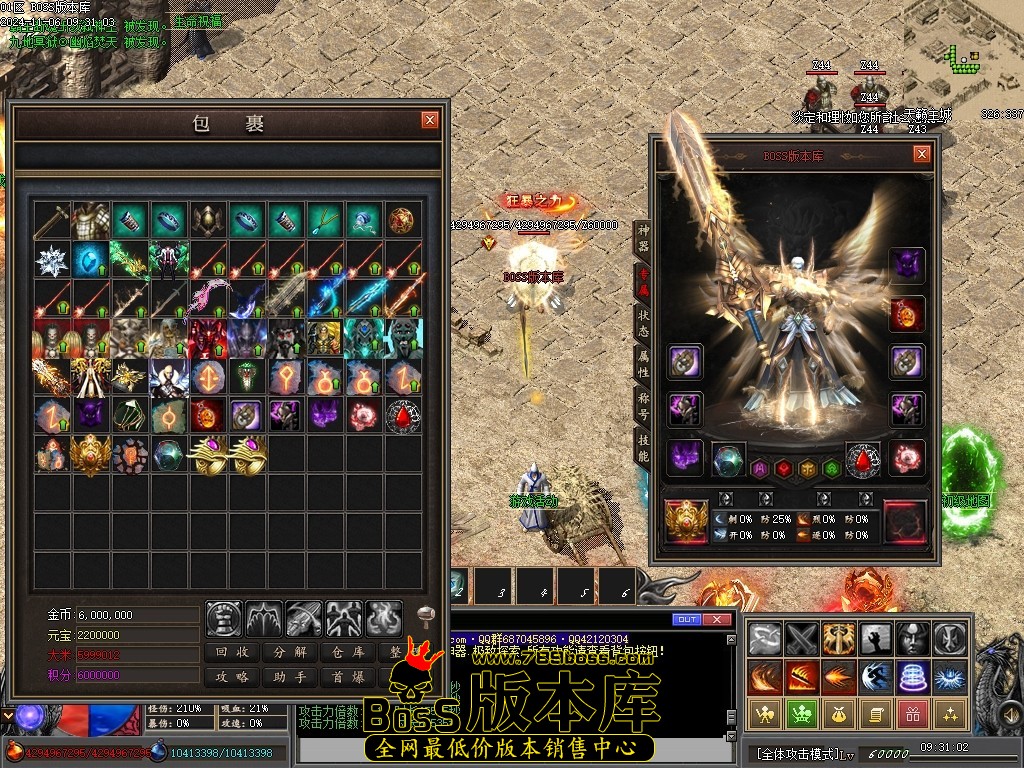Viewport: 1024px width, 768px height.
Task: Open the 攻略 guide button
Action: coord(233,677)
